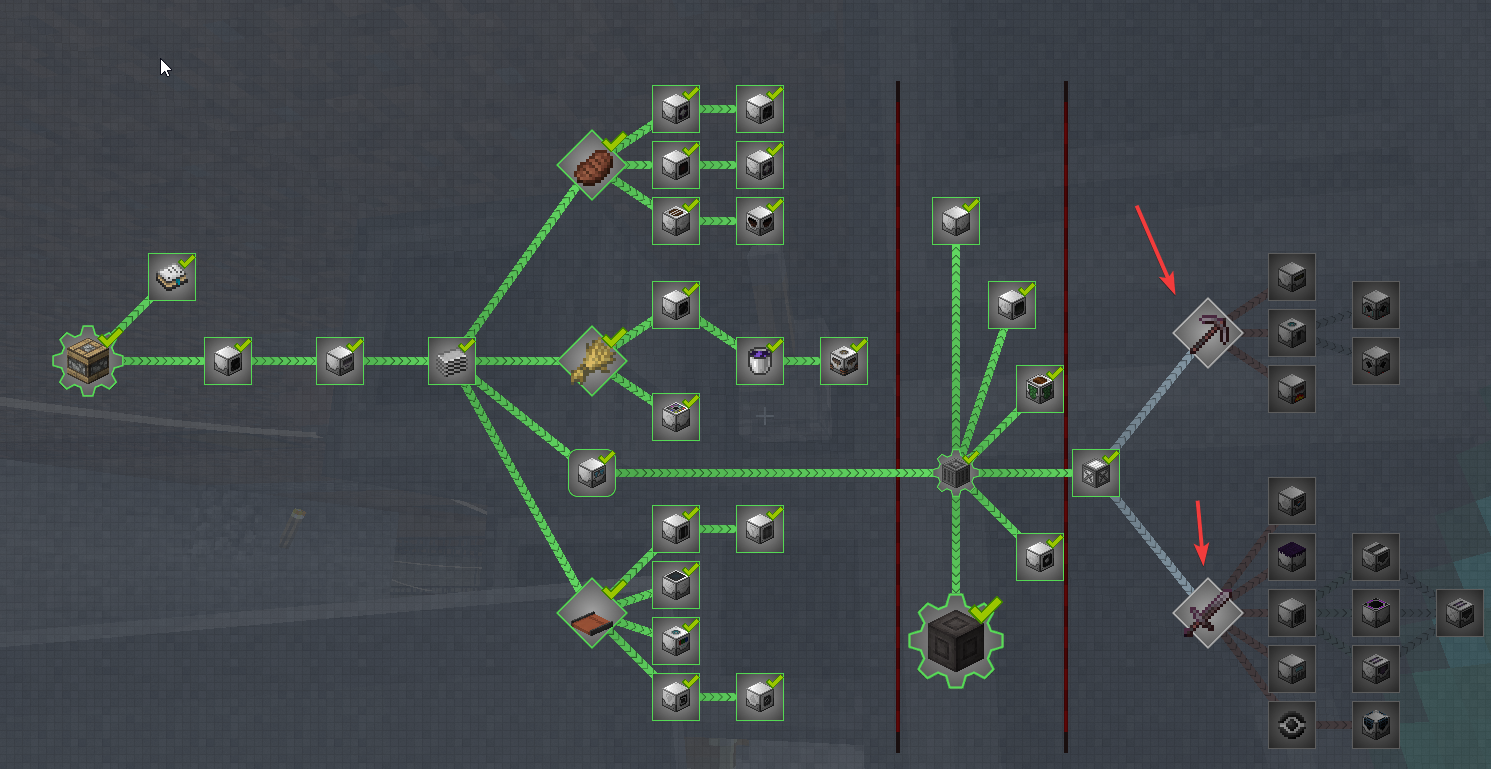
Task: Select the eye-shaped quest at bottom right
Action: tap(1292, 724)
